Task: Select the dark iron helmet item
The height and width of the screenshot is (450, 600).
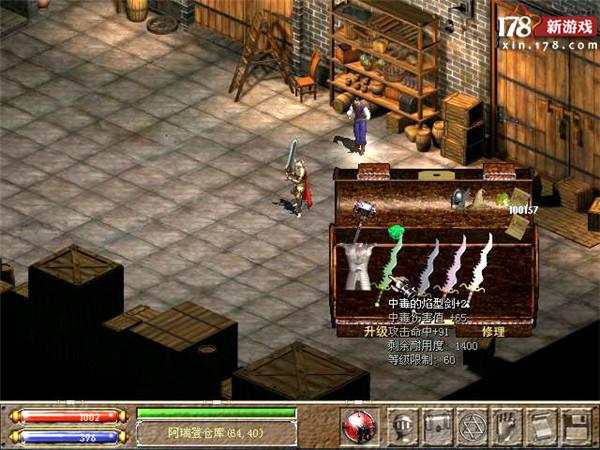Action: [x=458, y=199]
